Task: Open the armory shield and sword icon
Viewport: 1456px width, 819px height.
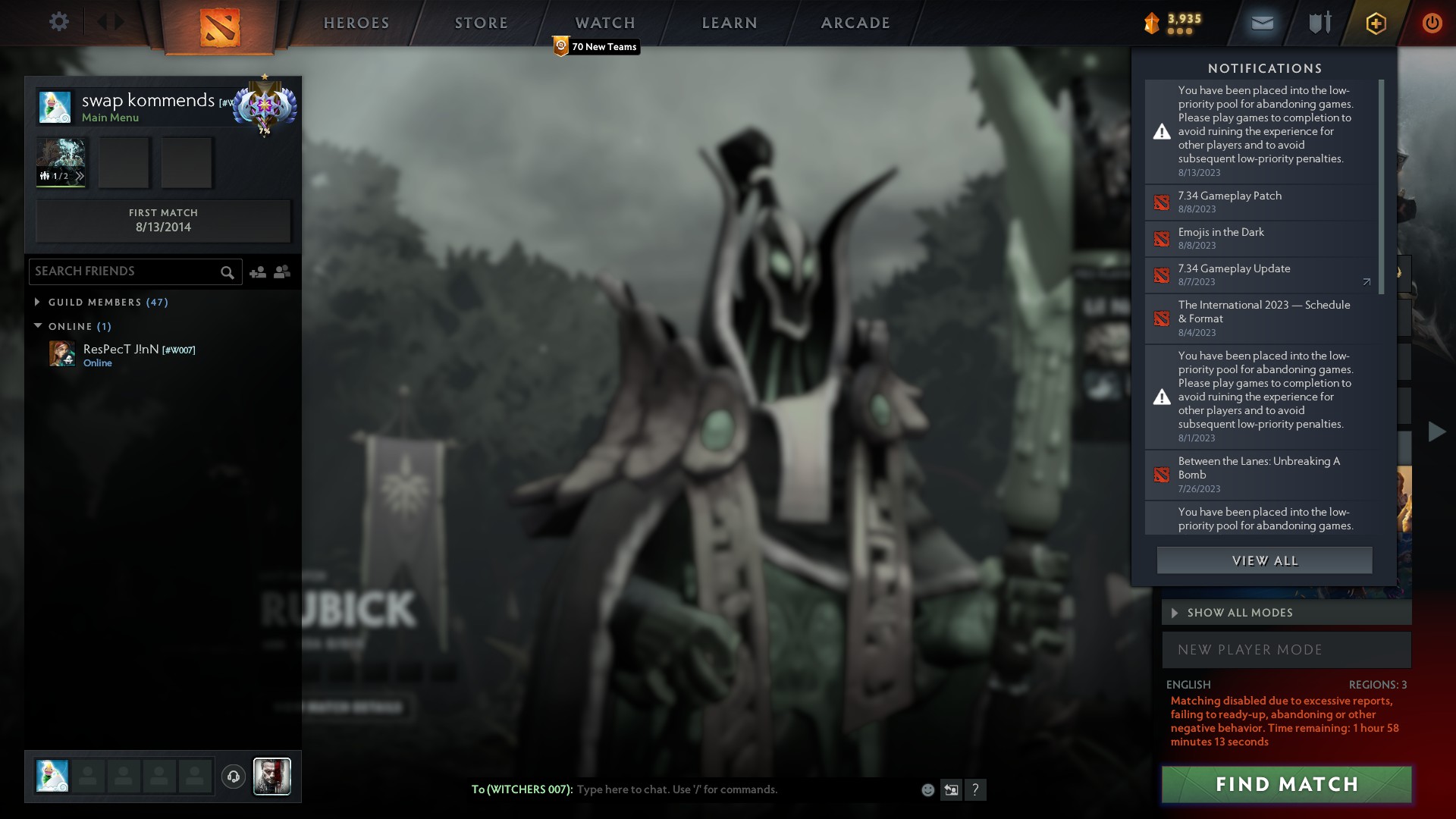Action: (x=1319, y=22)
